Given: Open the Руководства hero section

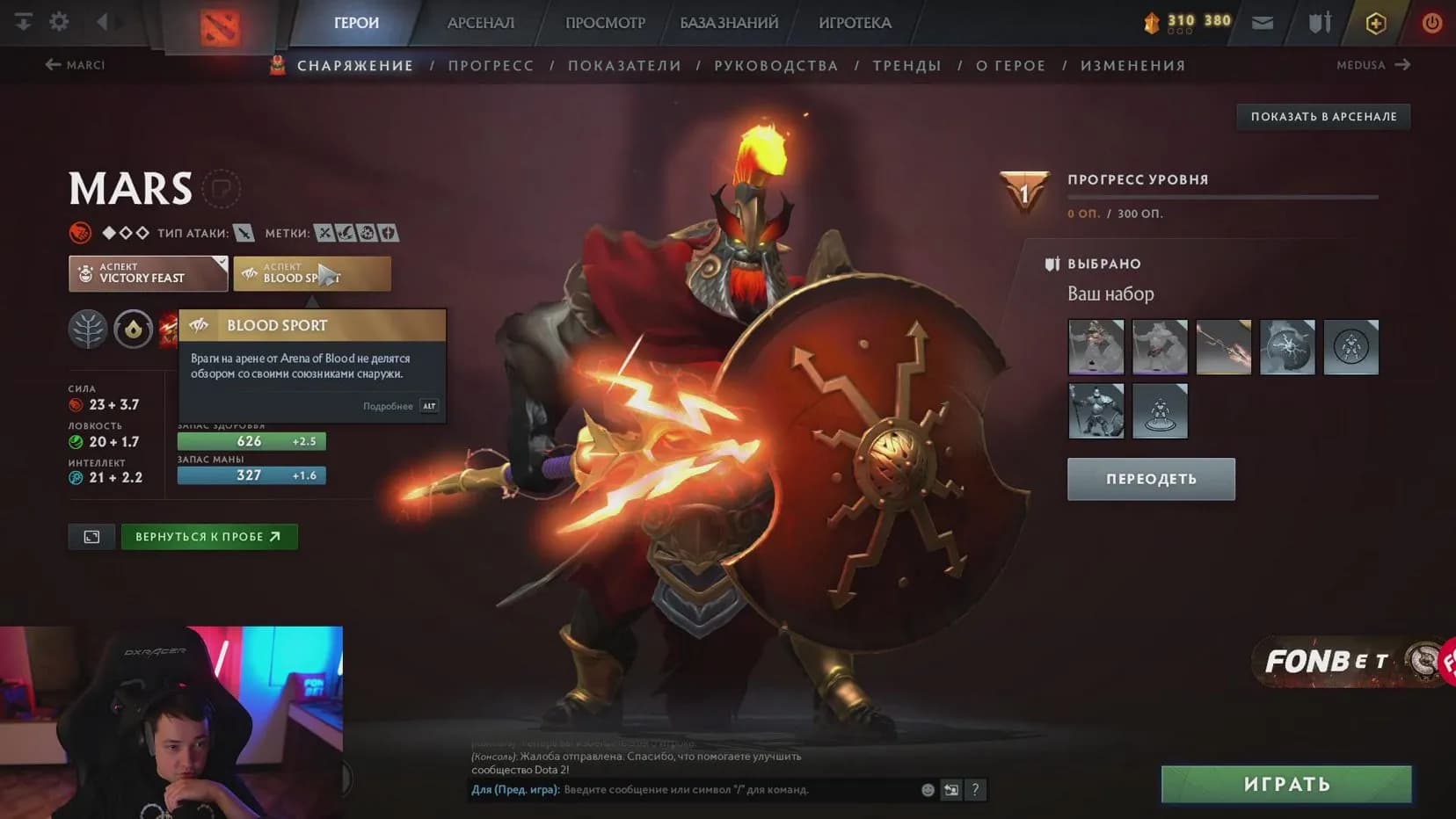Looking at the screenshot, I should tap(775, 66).
